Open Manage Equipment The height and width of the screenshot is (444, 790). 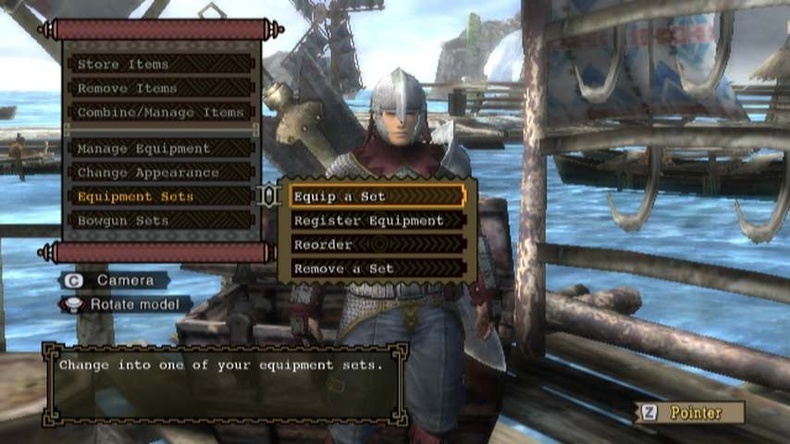point(160,148)
